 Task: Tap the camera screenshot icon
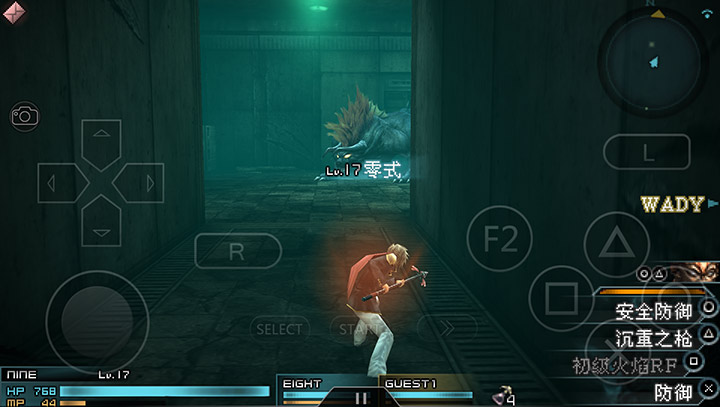25,116
